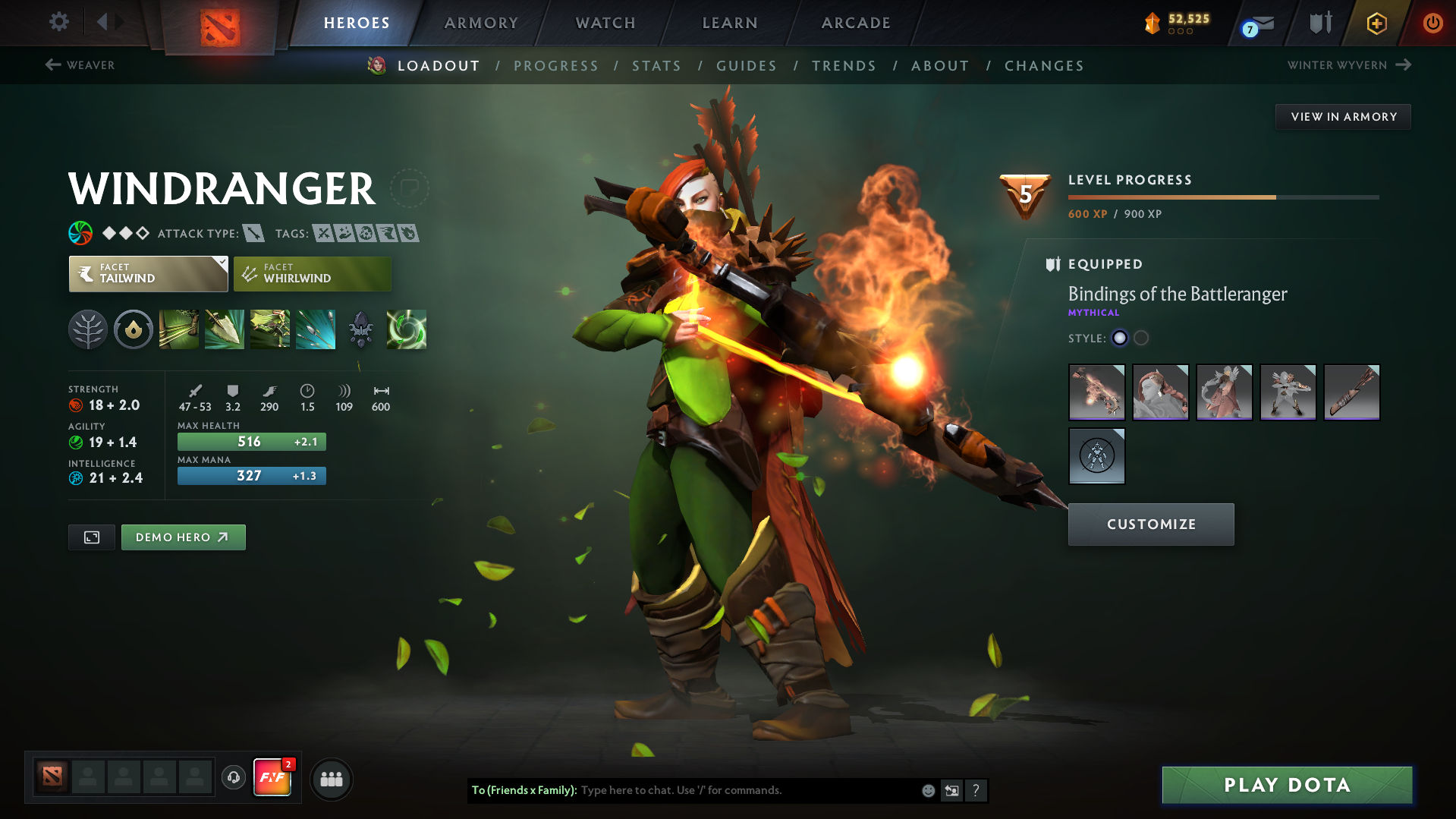Go to the Learn tab

point(730,23)
